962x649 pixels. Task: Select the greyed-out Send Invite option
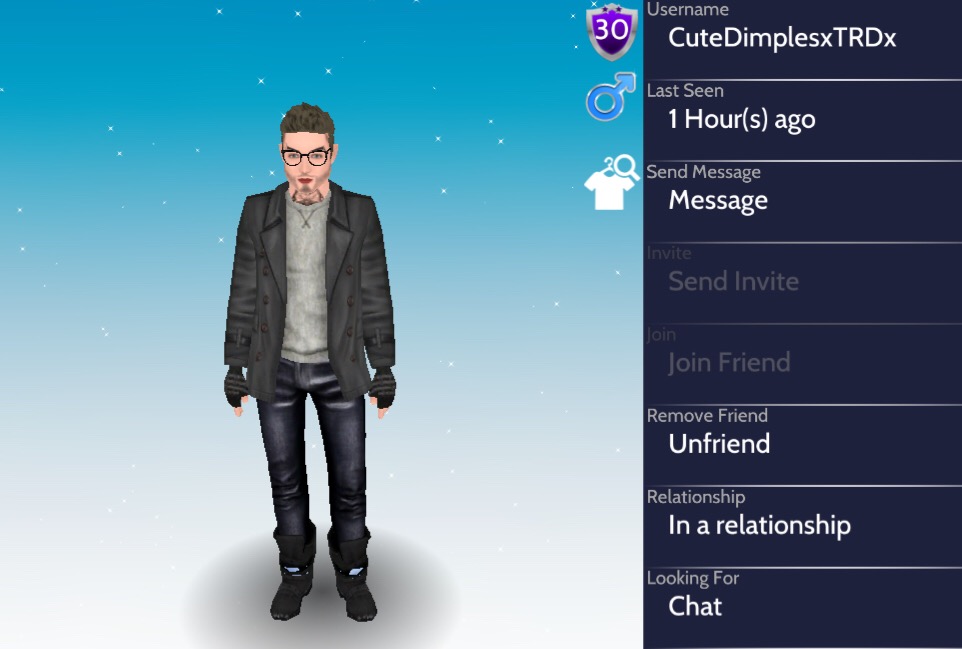pos(733,282)
